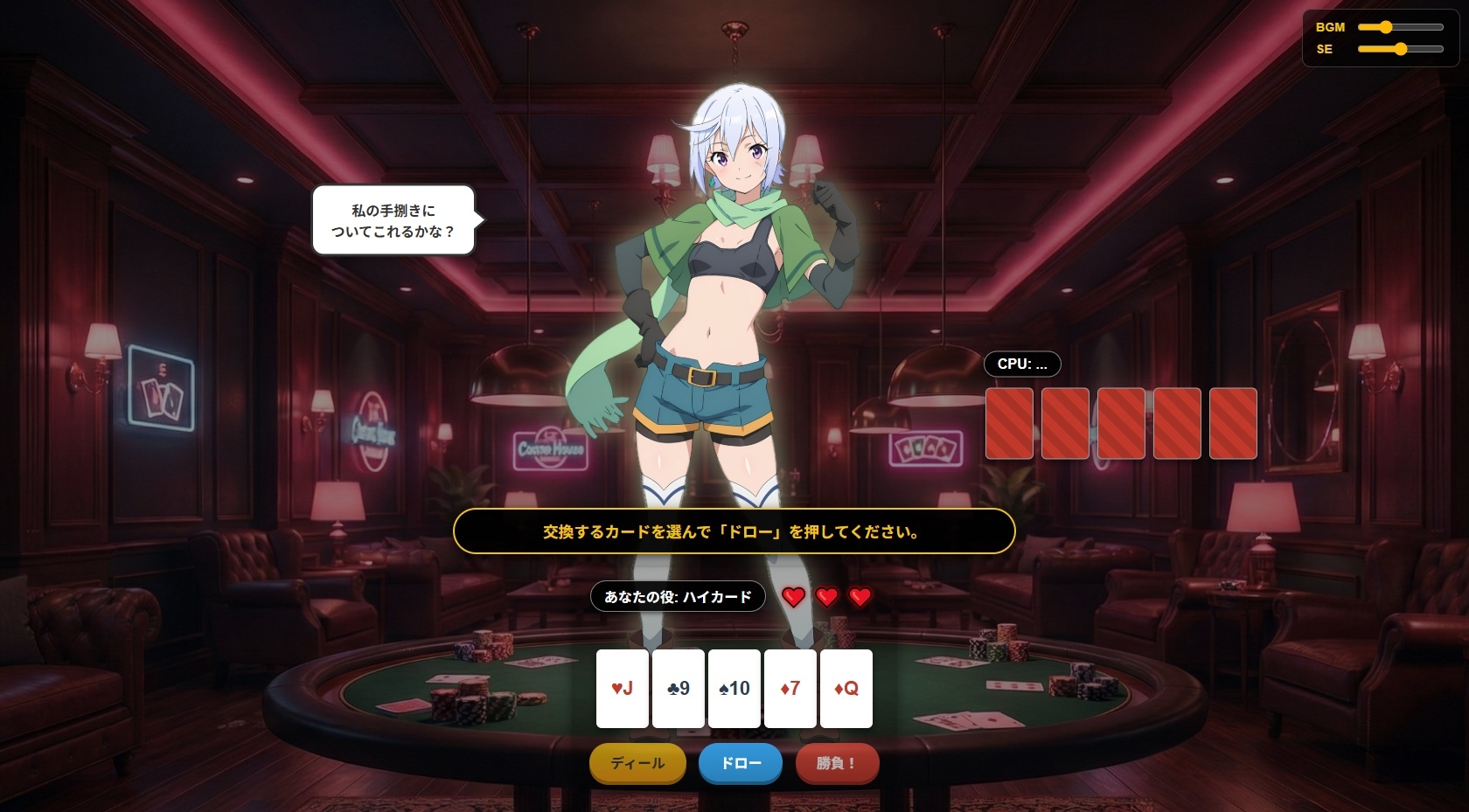Click the yellow ディール deal button
Screen dimensions: 1469x812
[x=637, y=763]
